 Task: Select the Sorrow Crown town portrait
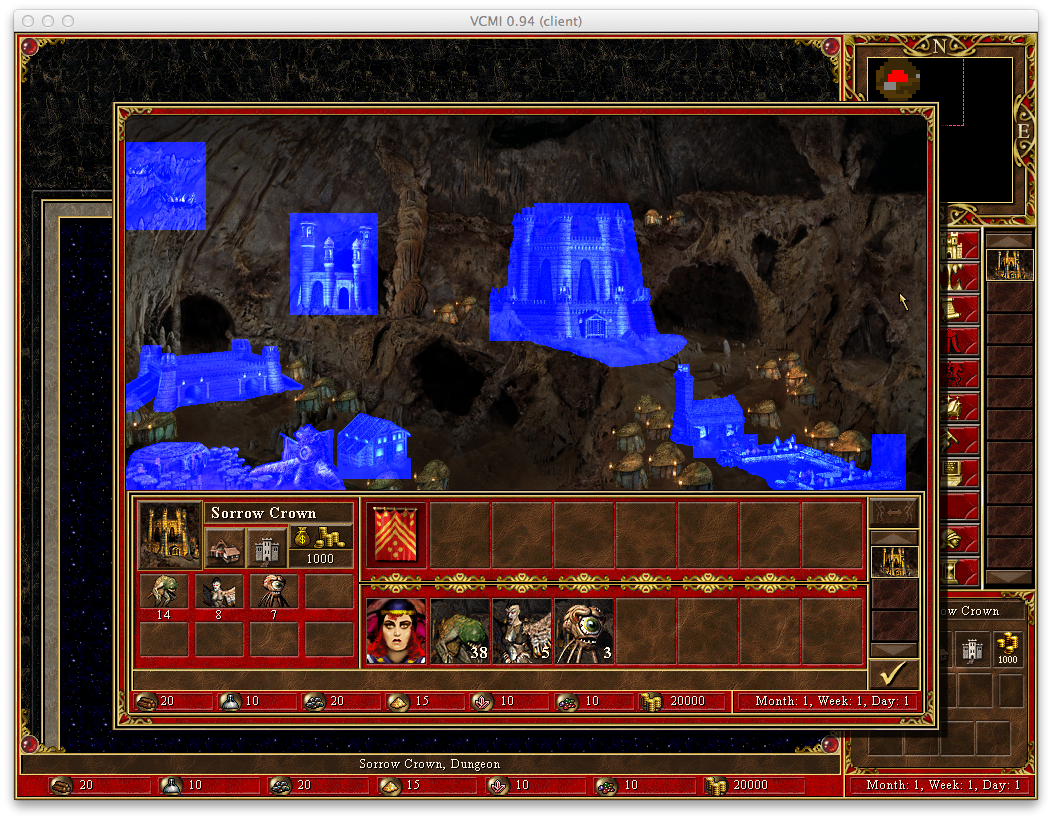tap(170, 535)
